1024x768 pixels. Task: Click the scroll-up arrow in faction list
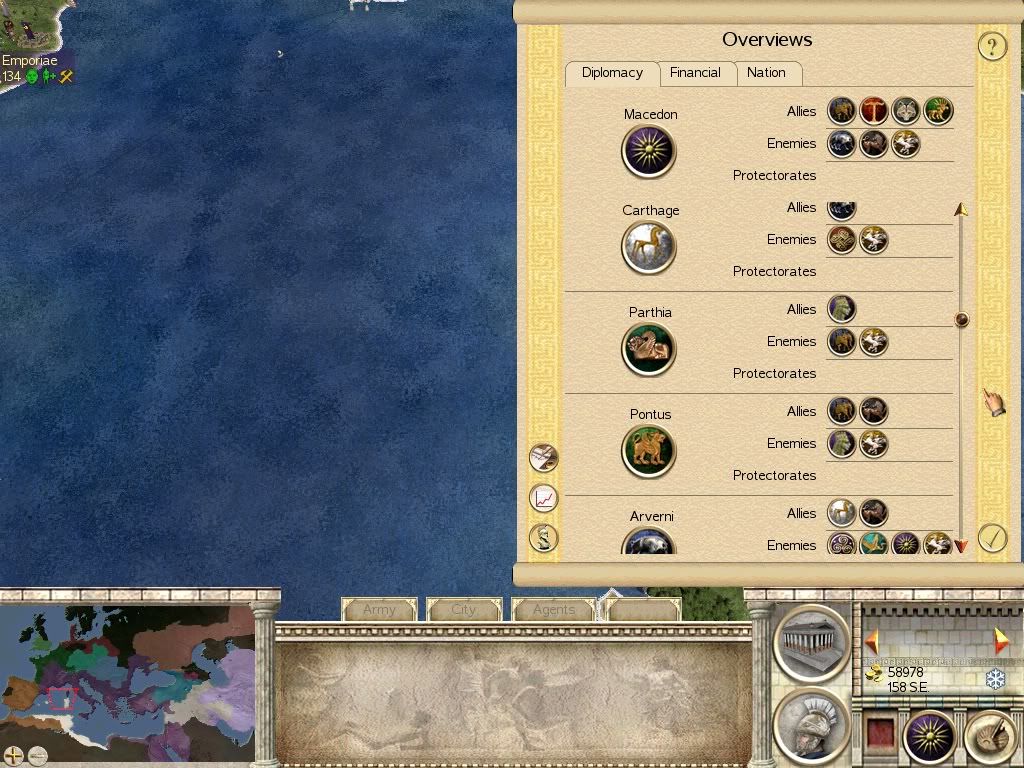point(961,210)
